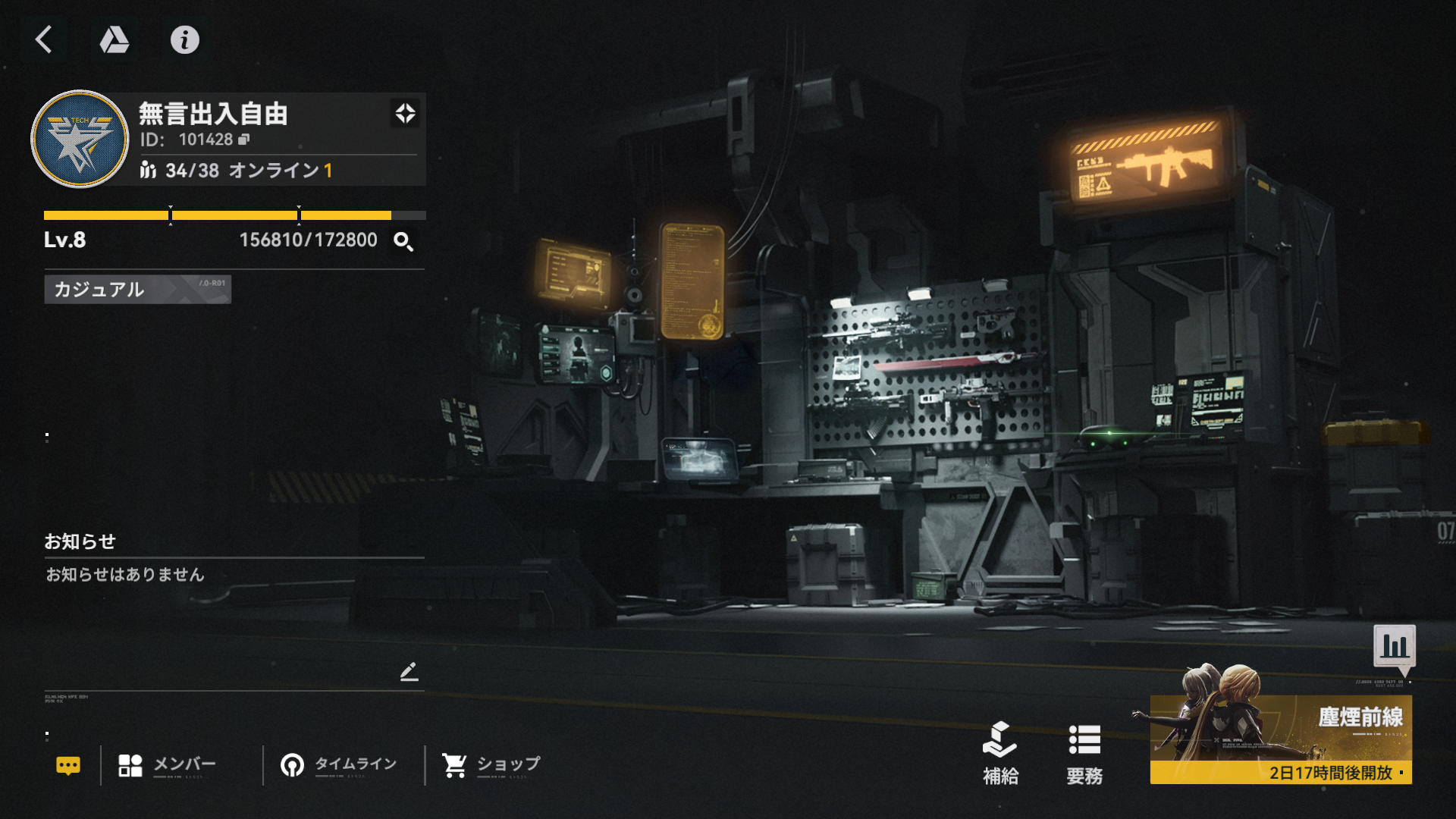This screenshot has height=819, width=1456.
Task: Go back with the arrow button
Action: coord(44,39)
